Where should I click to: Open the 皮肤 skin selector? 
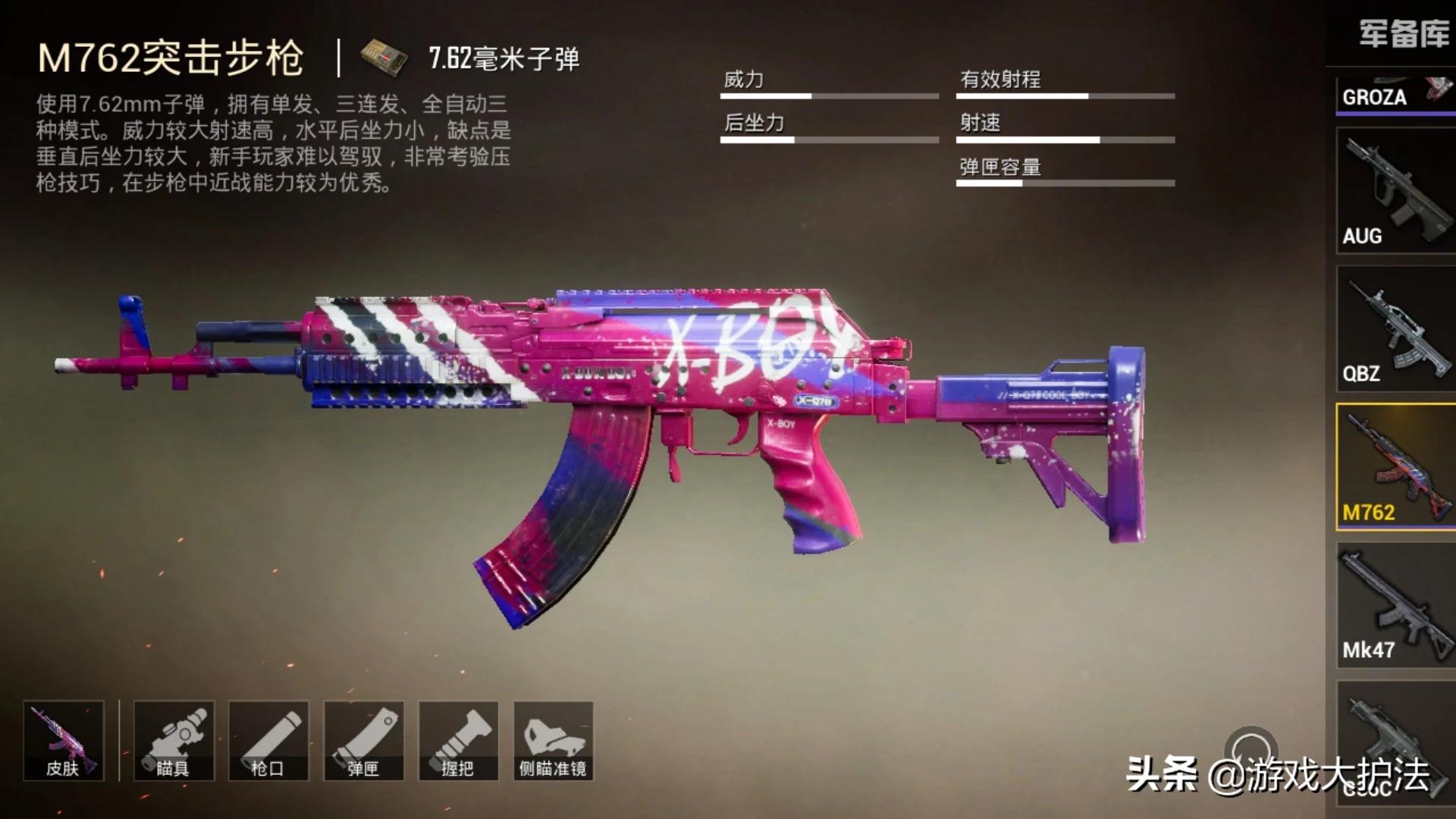pos(64,741)
